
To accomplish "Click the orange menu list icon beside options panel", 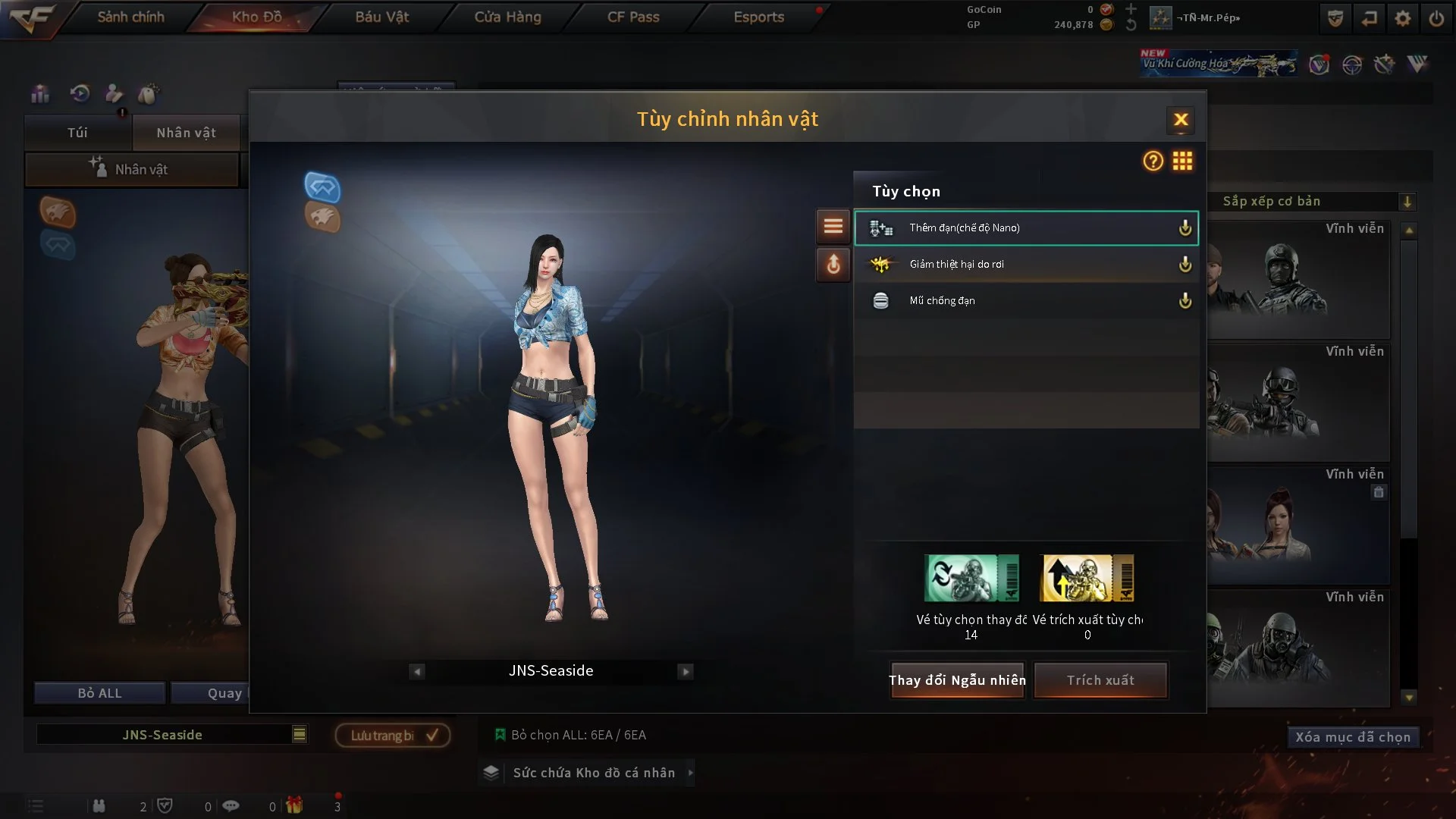I will [833, 226].
